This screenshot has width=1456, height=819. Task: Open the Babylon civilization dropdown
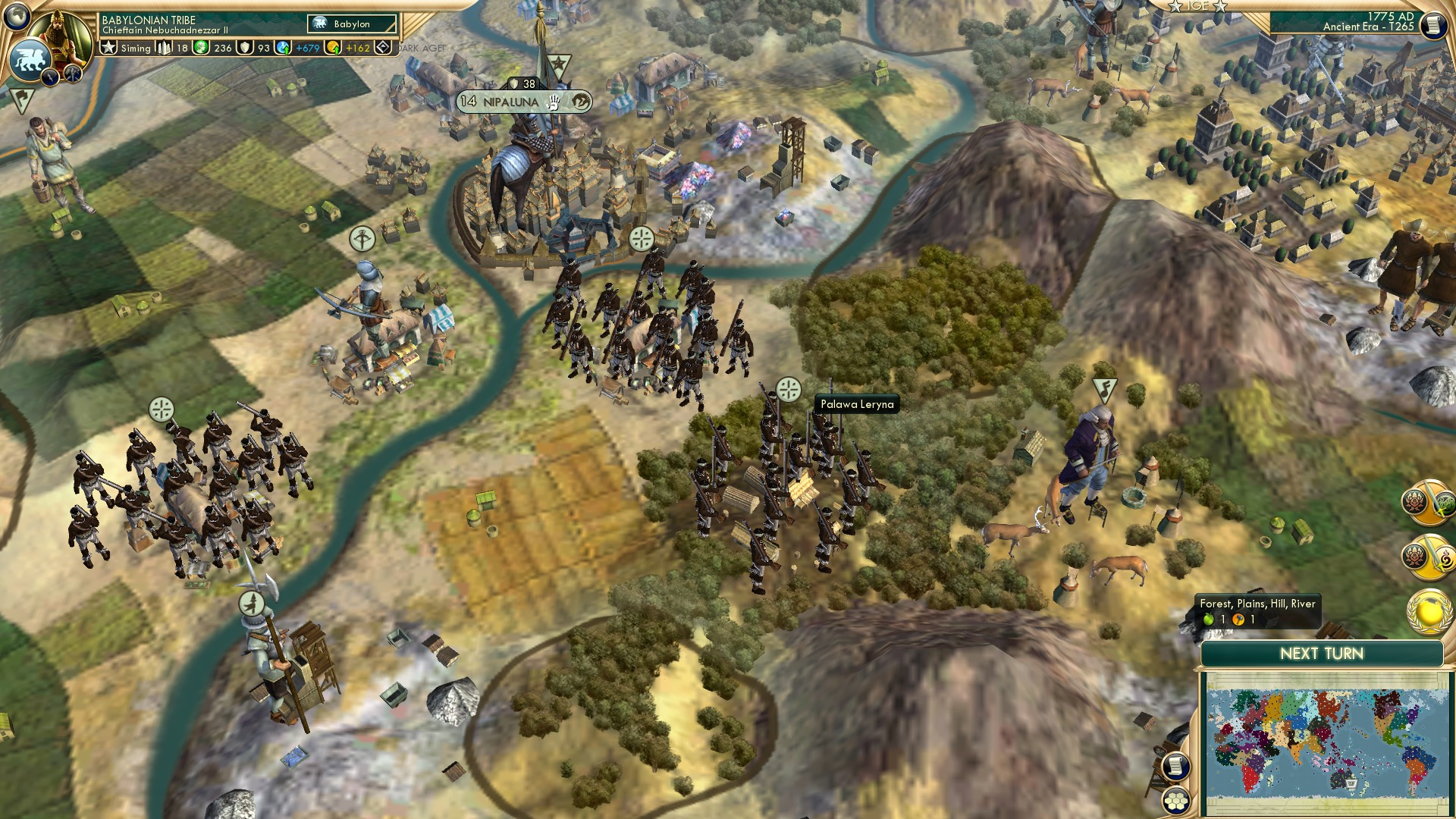coord(352,24)
